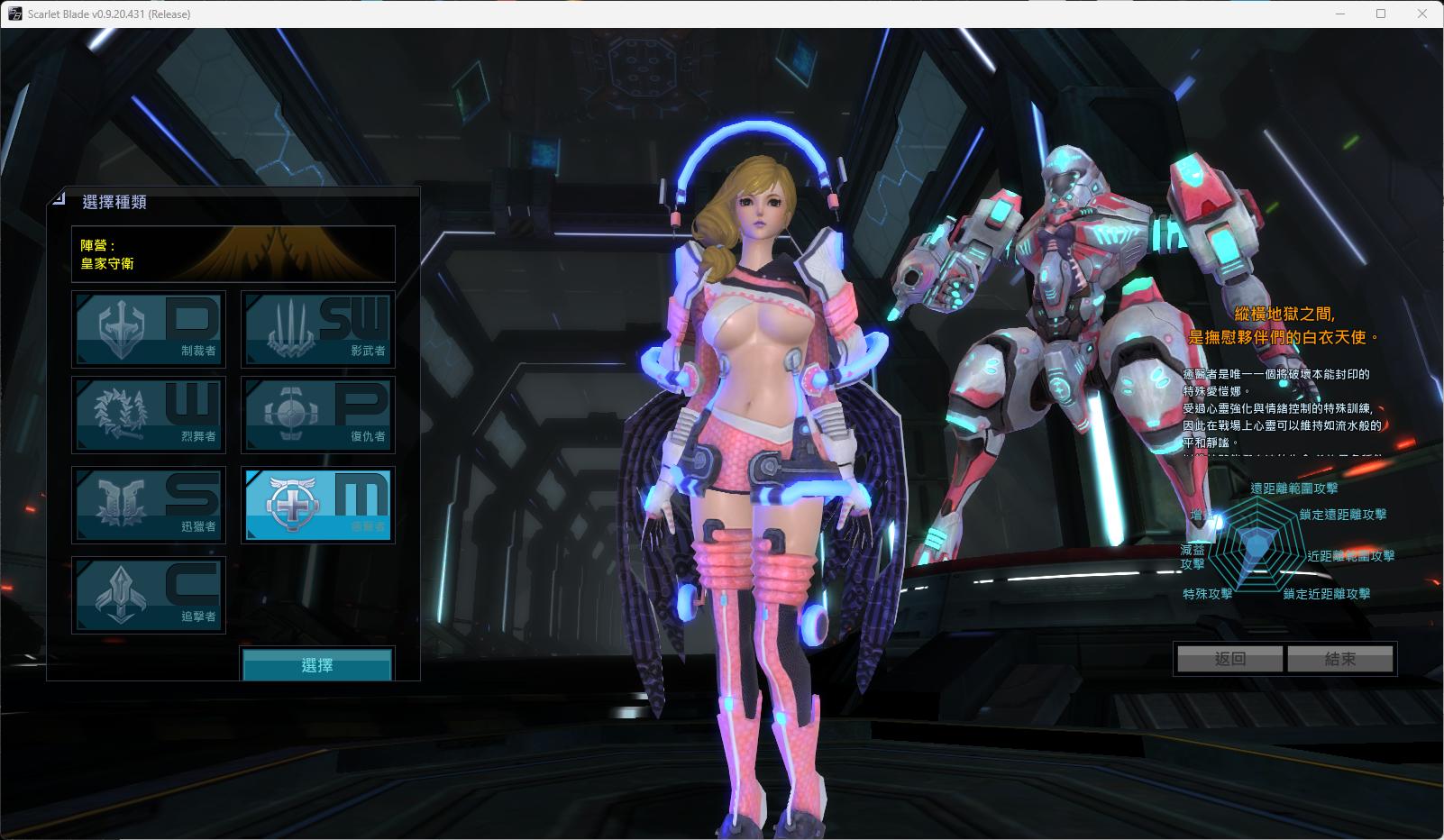Choose the 迅獵者 (S) class tile
This screenshot has height=840, width=1444.
(149, 505)
